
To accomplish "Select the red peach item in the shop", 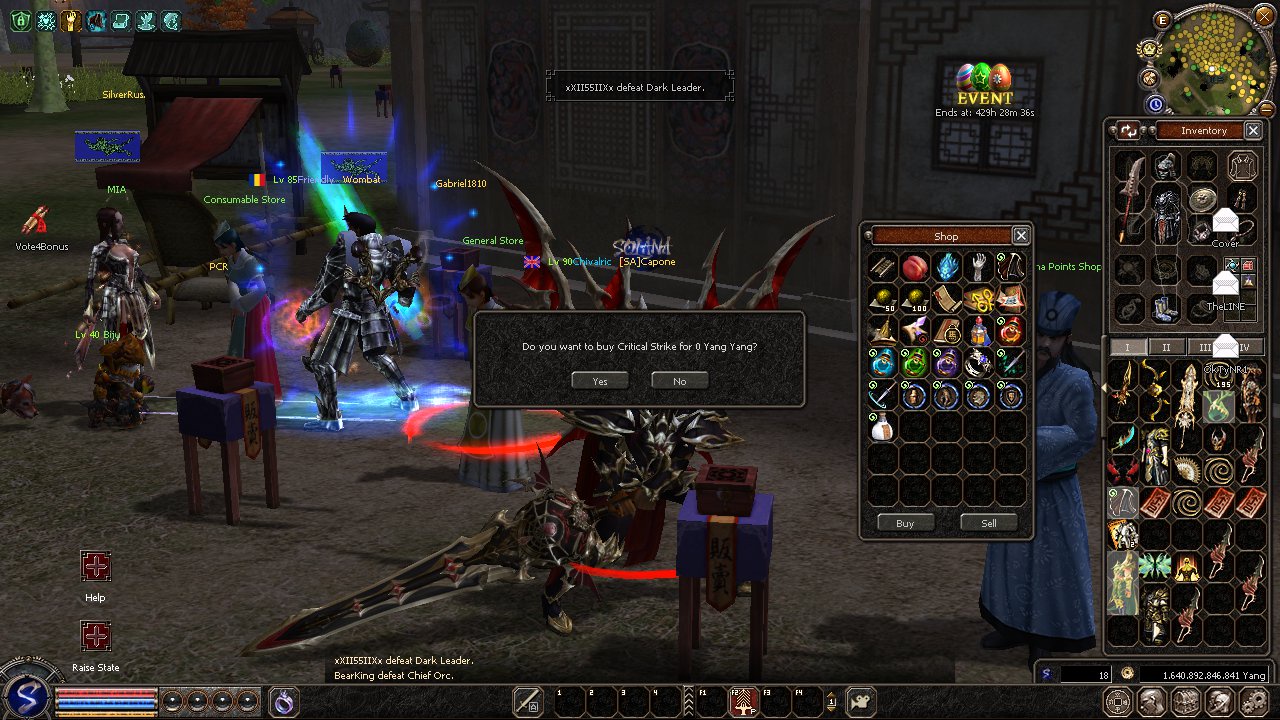I will point(914,267).
